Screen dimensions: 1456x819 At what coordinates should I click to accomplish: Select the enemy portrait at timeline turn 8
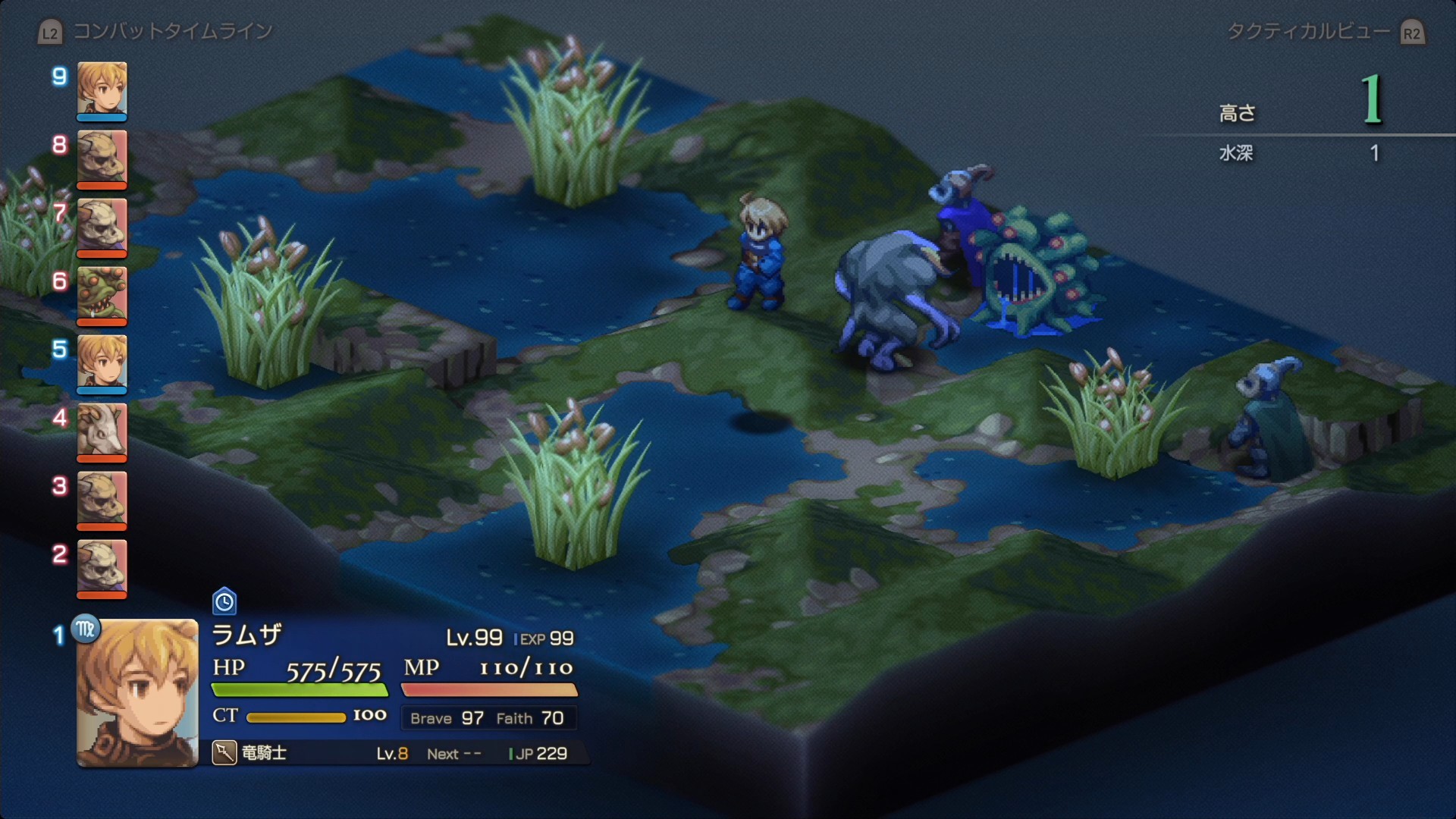pos(102,158)
